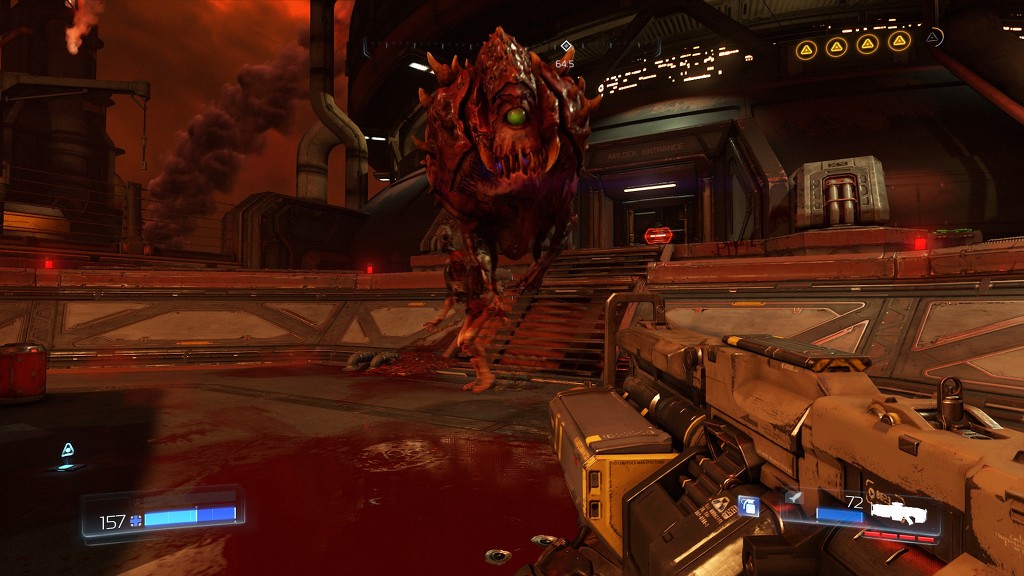The height and width of the screenshot is (576, 1024).
Task: Click the micro missile weapon mod icon
Action: [x=793, y=496]
